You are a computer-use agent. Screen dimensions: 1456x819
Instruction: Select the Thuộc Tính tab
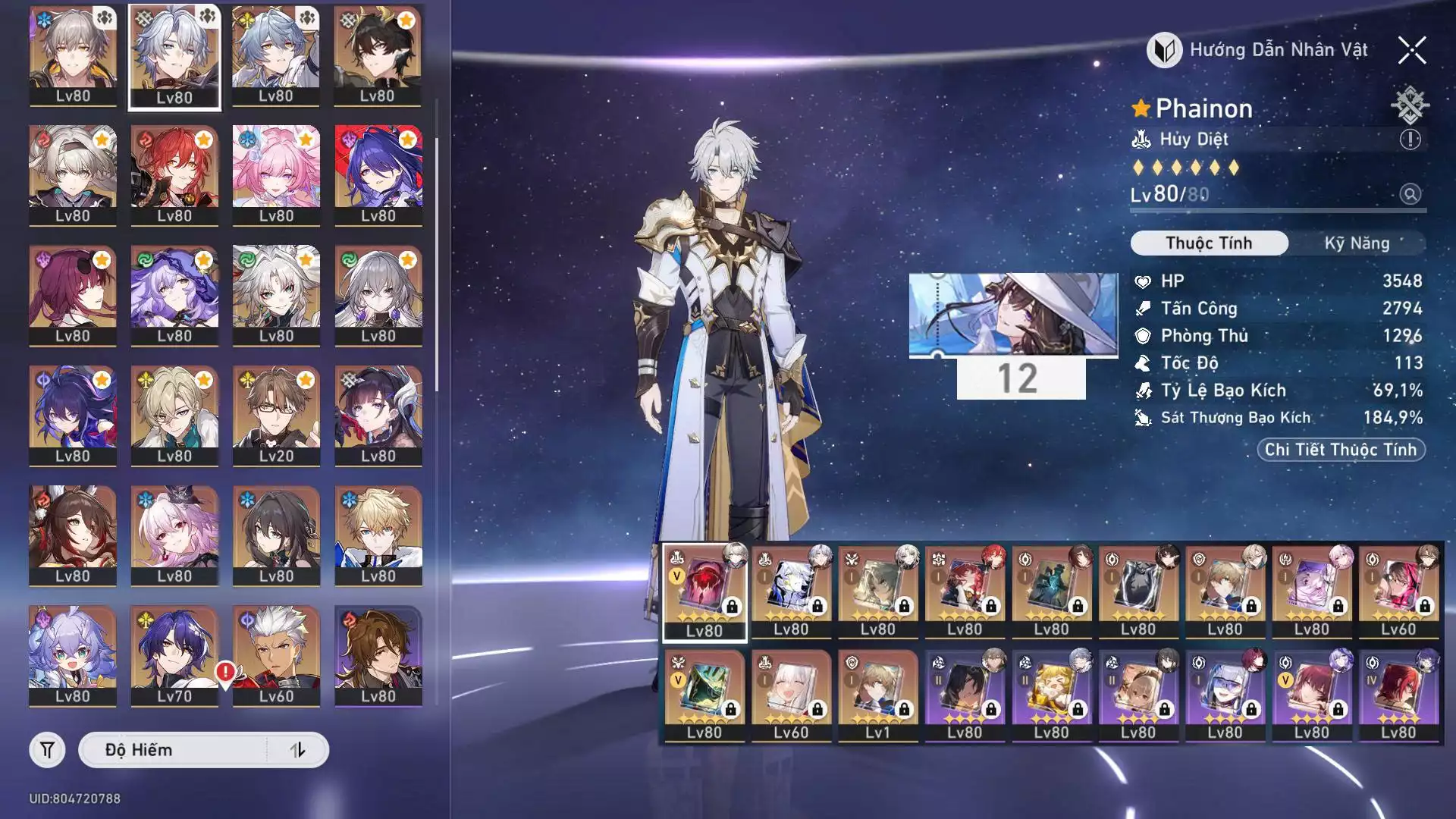pos(1209,243)
